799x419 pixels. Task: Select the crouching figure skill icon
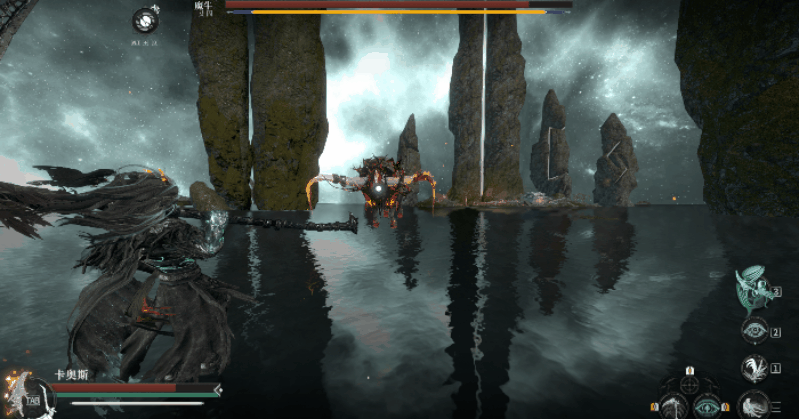(750, 404)
